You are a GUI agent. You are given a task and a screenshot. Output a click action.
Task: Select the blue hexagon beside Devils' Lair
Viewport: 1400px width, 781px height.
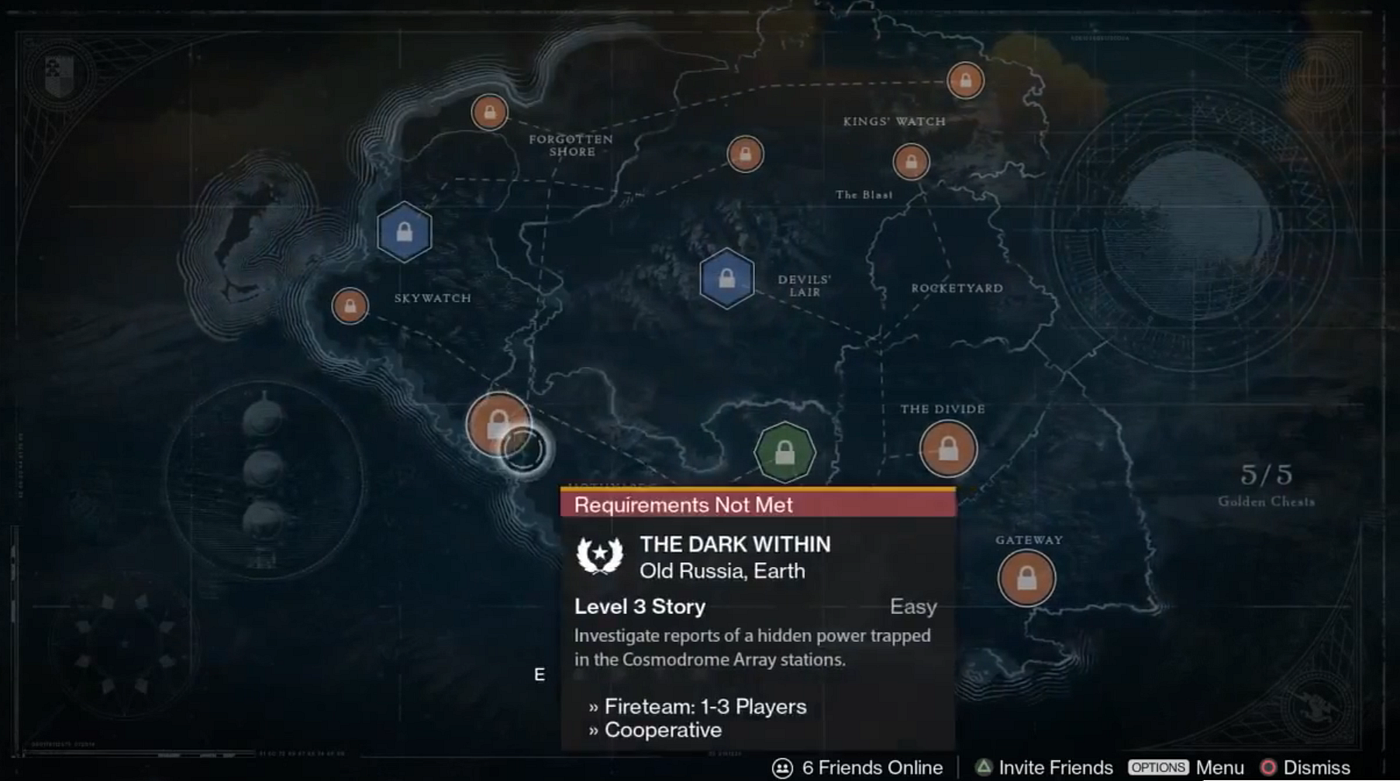click(727, 279)
